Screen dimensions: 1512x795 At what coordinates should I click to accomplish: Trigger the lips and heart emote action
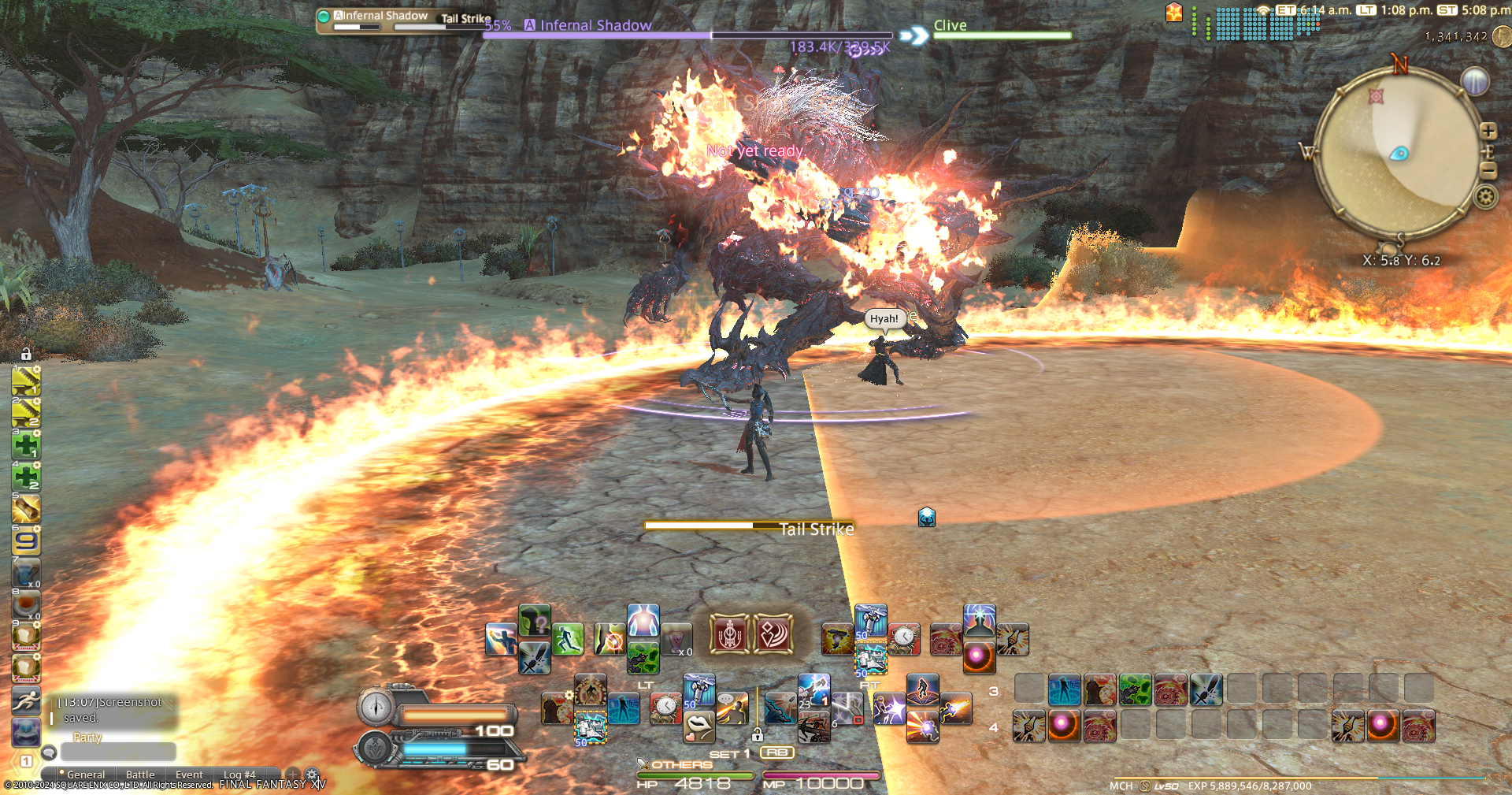click(x=699, y=726)
